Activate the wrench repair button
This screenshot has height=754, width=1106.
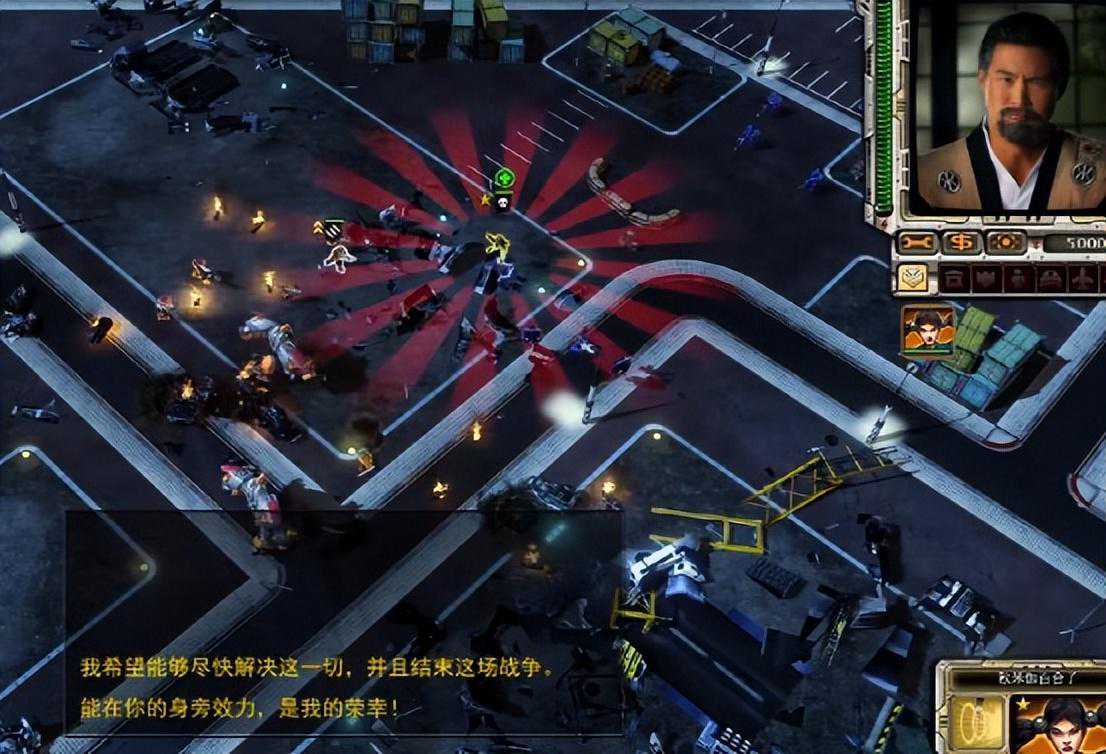918,242
